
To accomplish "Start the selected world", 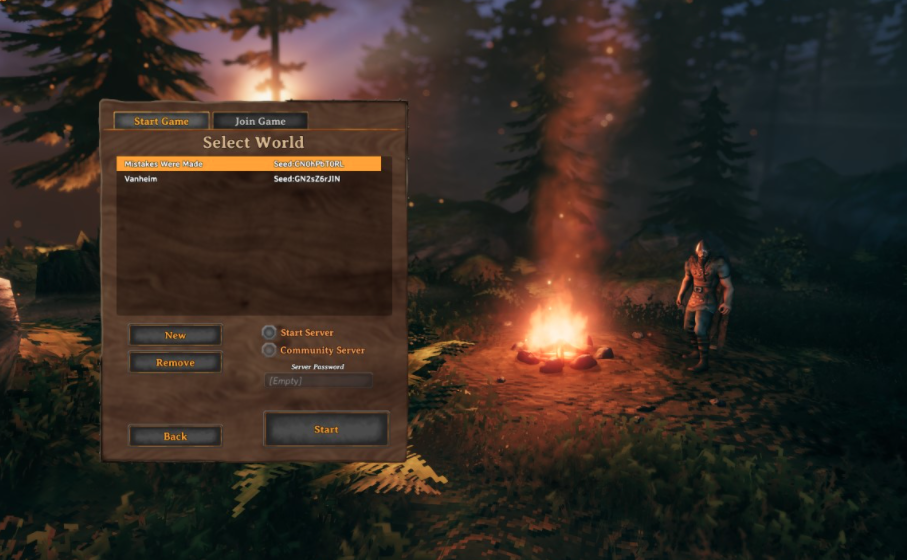I will pyautogui.click(x=326, y=429).
